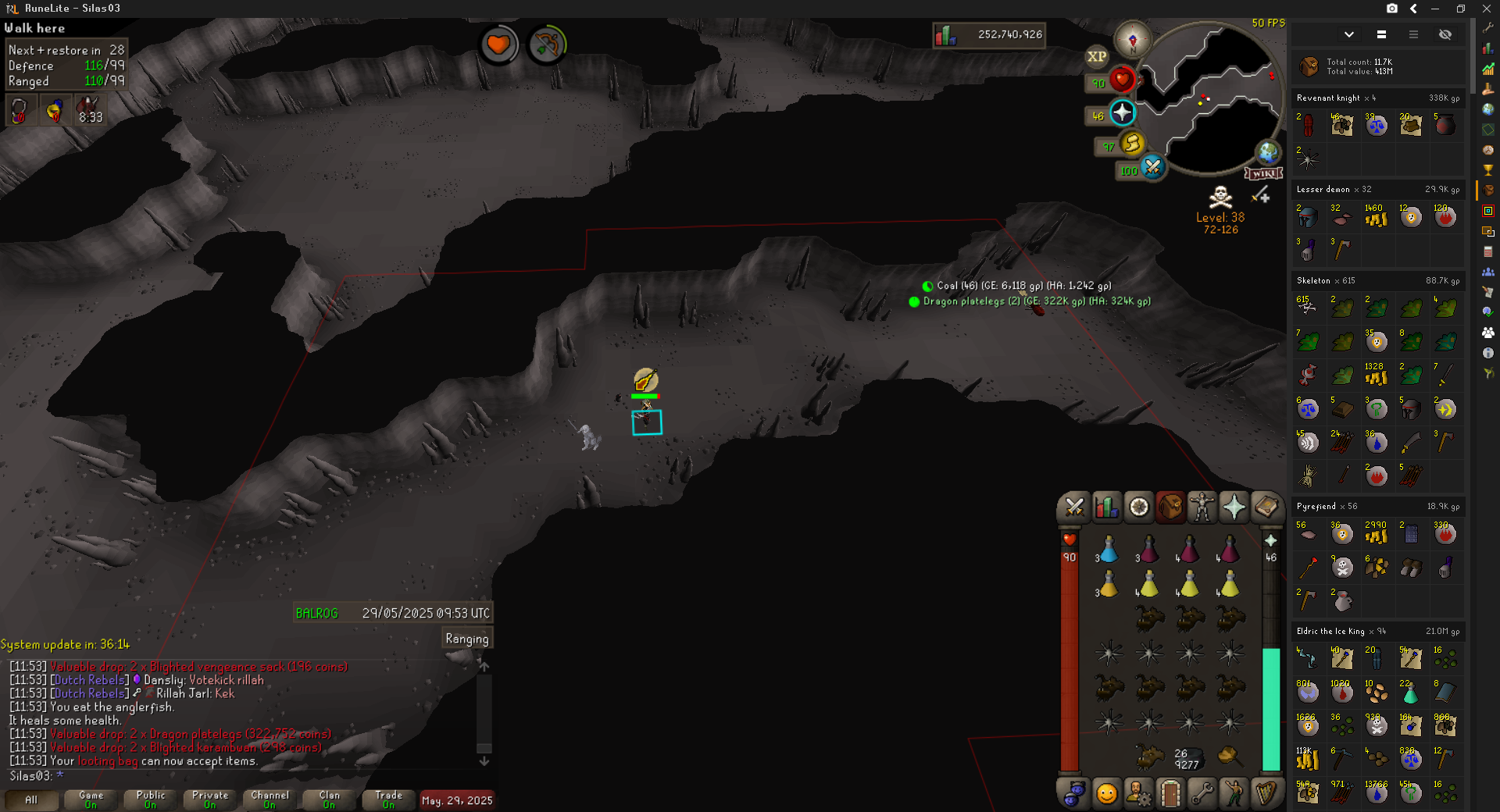Viewport: 1500px width, 812px height.
Task: Take a RuneLite screenshot with camera button
Action: click(x=1391, y=9)
